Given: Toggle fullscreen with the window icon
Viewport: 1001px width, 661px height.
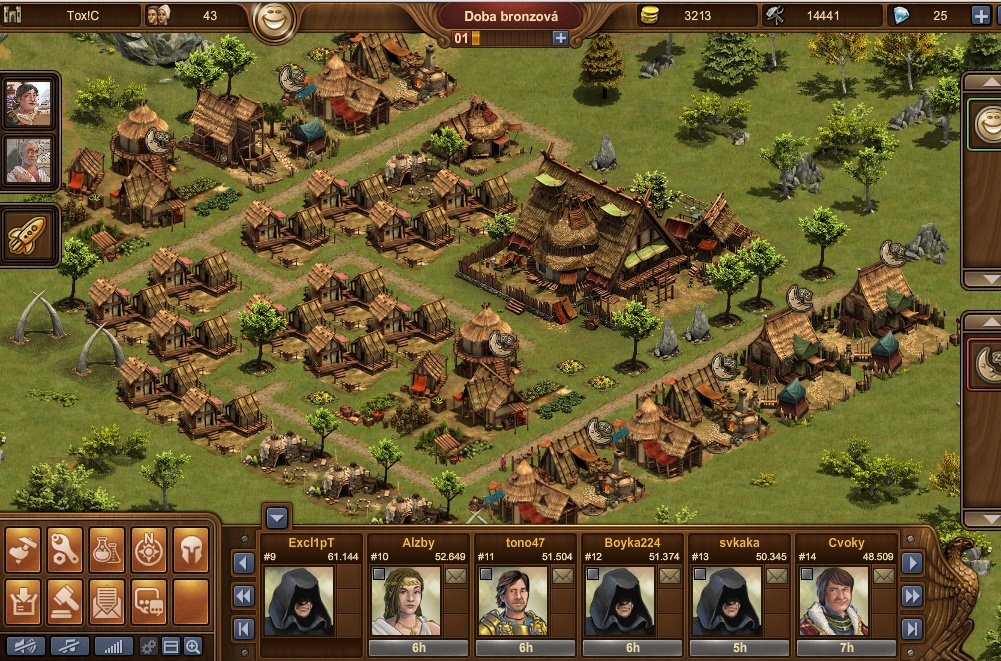Looking at the screenshot, I should [x=171, y=646].
